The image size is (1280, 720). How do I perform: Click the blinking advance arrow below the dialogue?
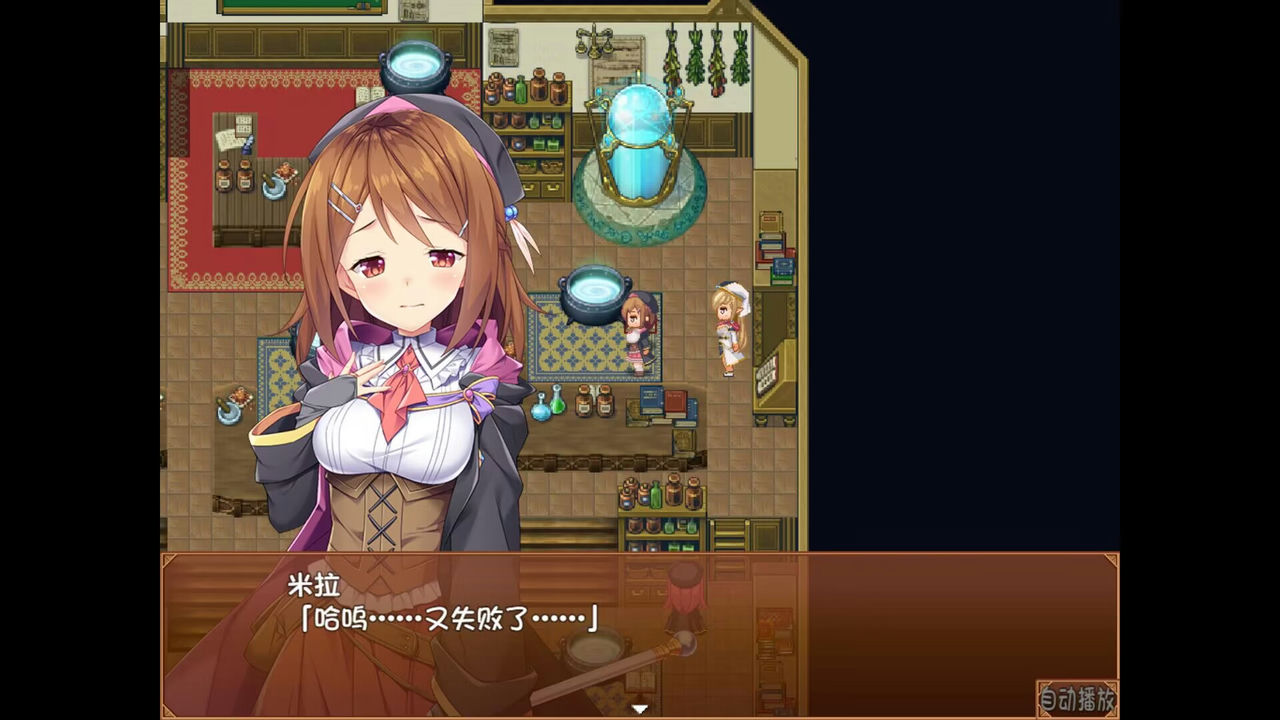pos(639,707)
